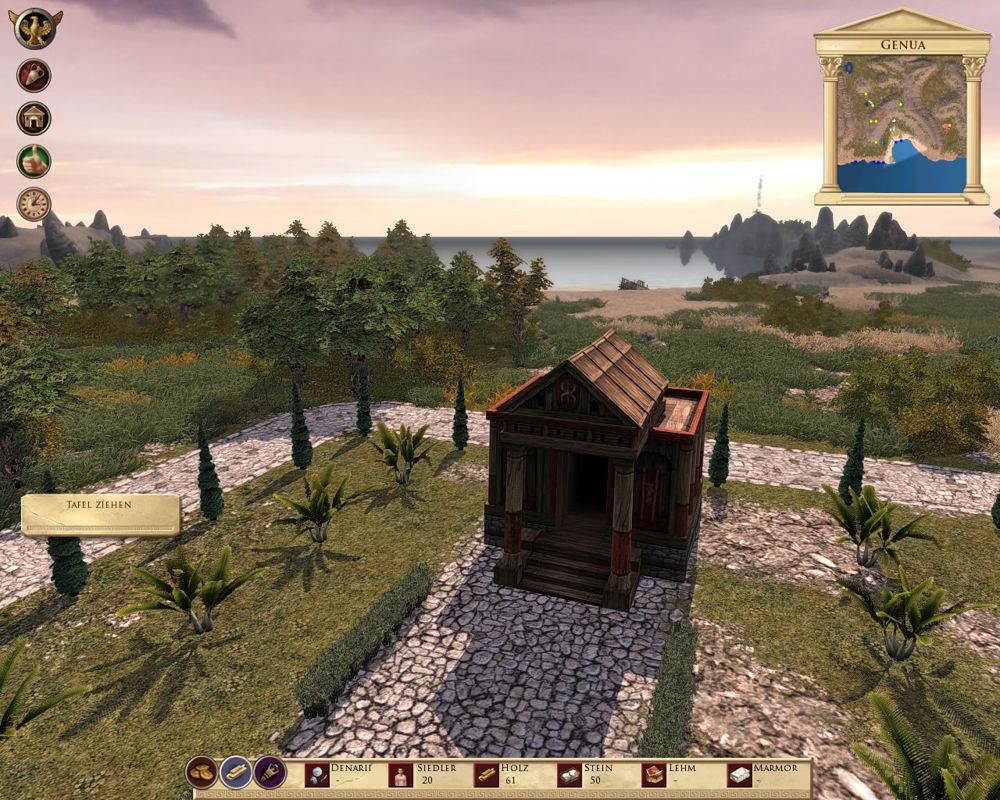This screenshot has height=800, width=1000.
Task: Click the Lehm clay resource icon
Action: 655,775
